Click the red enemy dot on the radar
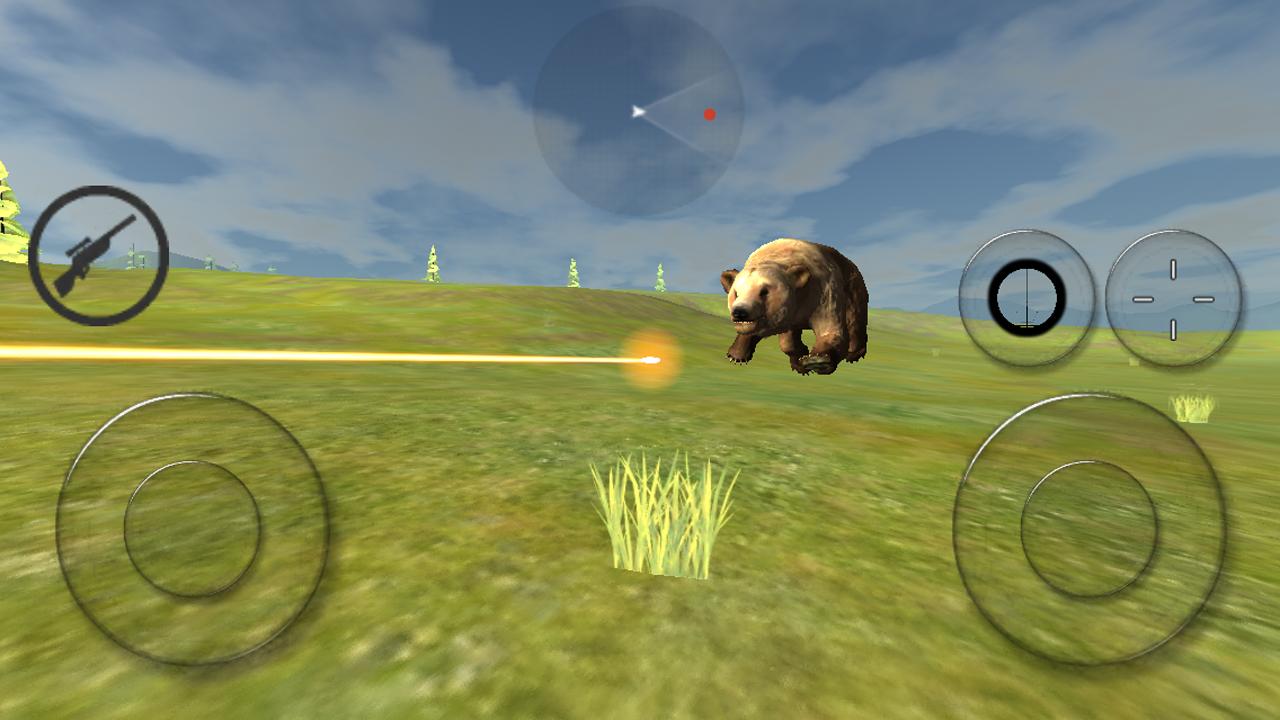 coord(710,115)
